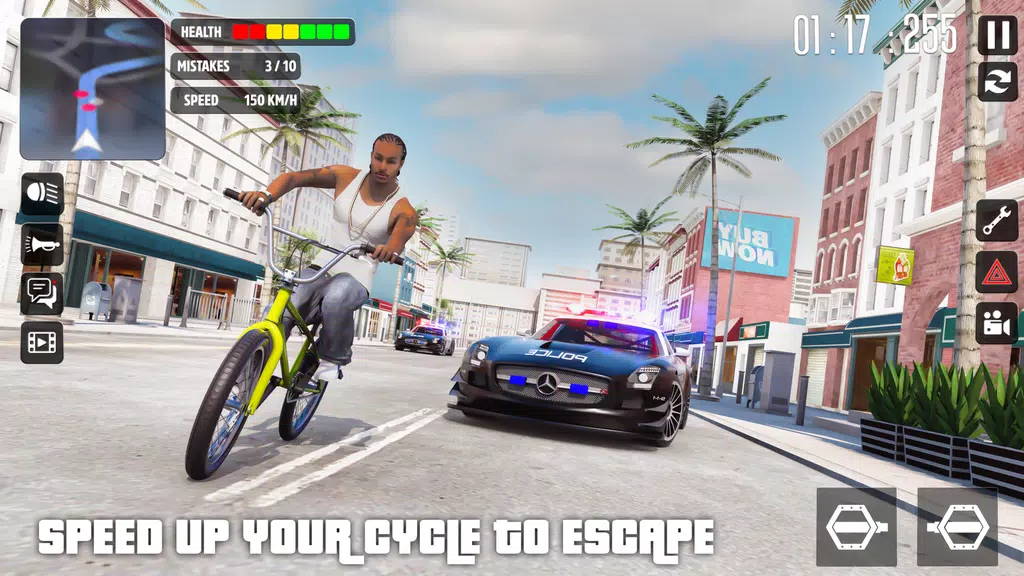The height and width of the screenshot is (576, 1024).
Task: Sound the horn button
Action: (x=42, y=244)
